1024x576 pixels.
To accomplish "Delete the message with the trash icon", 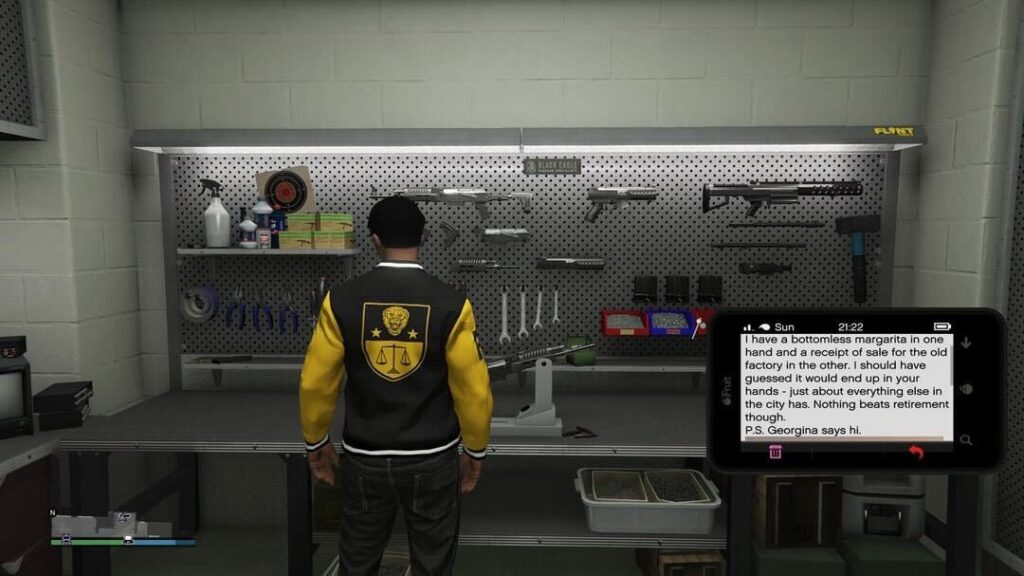I will [775, 452].
